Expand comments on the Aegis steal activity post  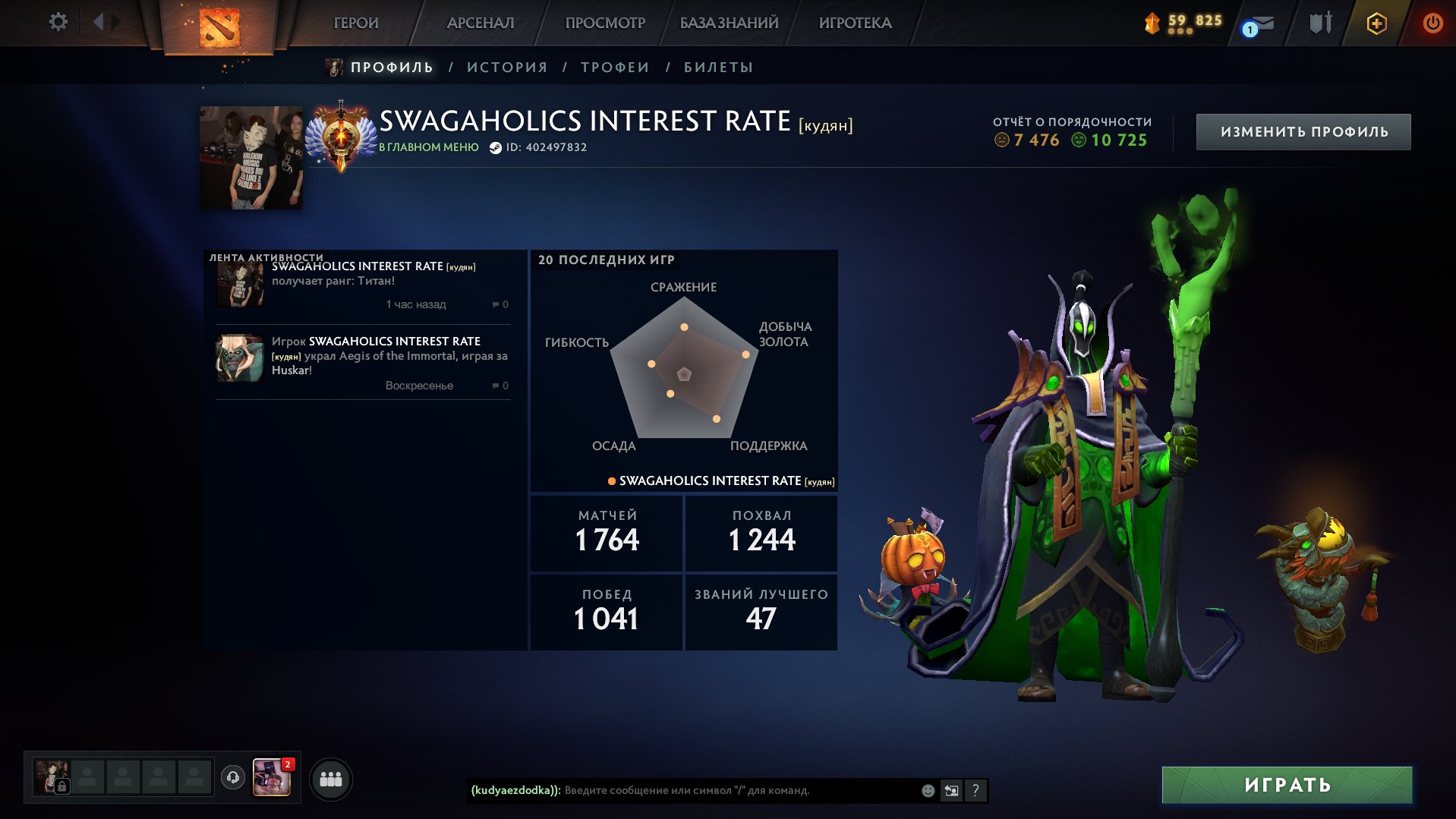tap(497, 386)
